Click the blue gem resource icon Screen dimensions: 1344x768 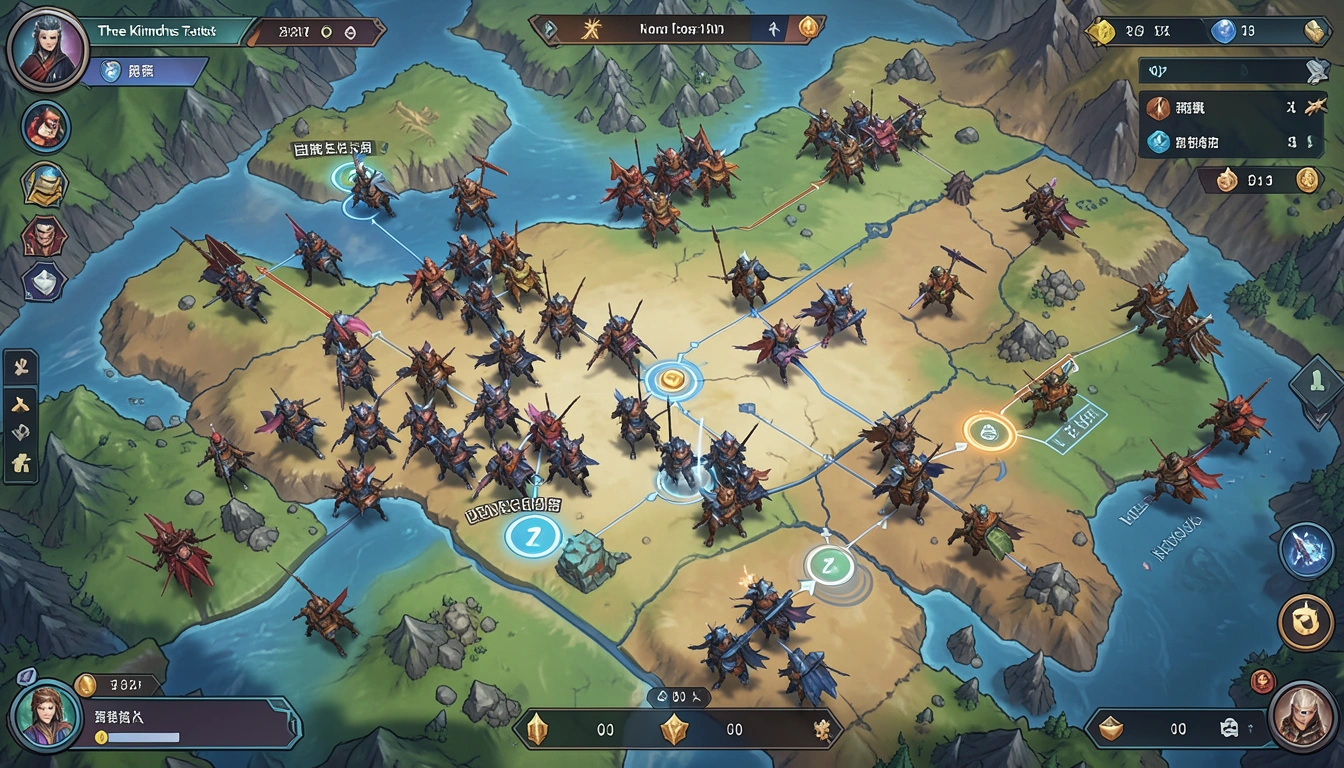1222,32
